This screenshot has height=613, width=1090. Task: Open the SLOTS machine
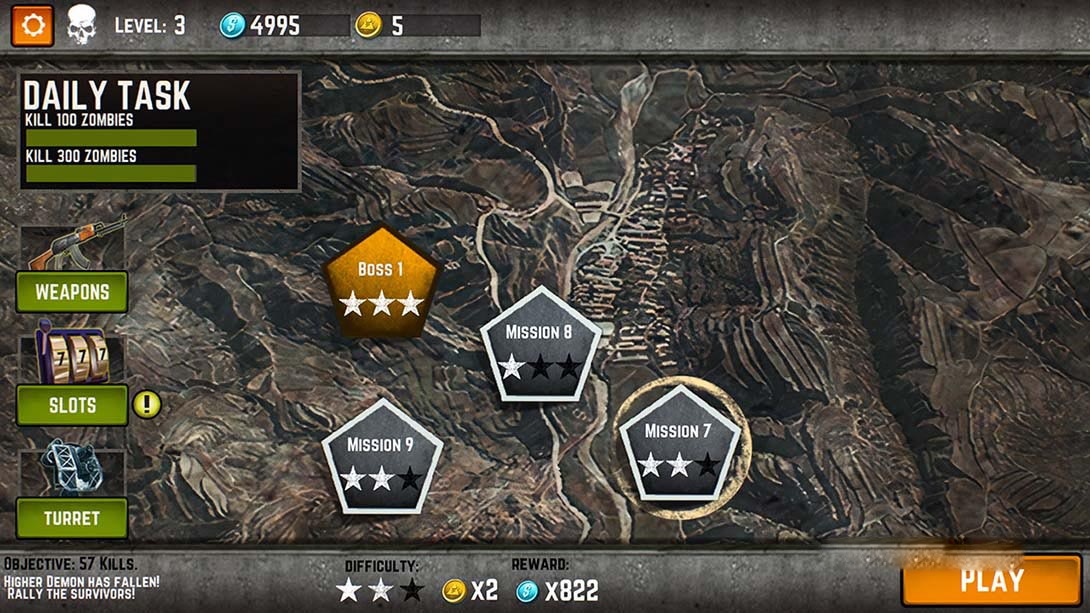tap(72, 405)
